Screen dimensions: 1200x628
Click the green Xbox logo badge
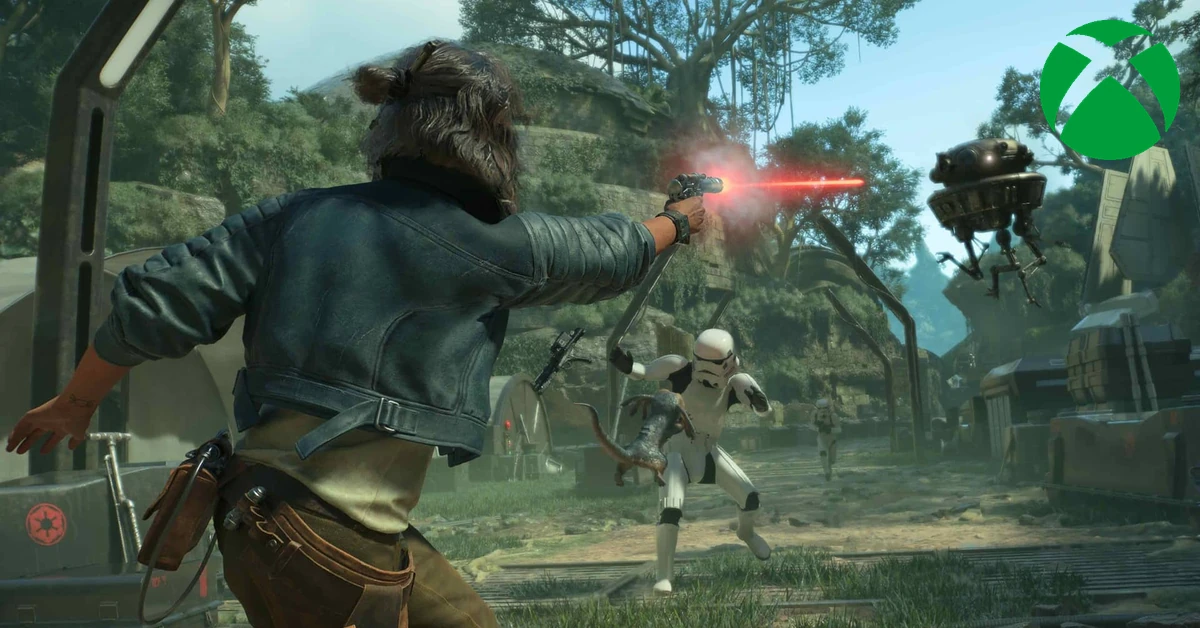(1109, 89)
